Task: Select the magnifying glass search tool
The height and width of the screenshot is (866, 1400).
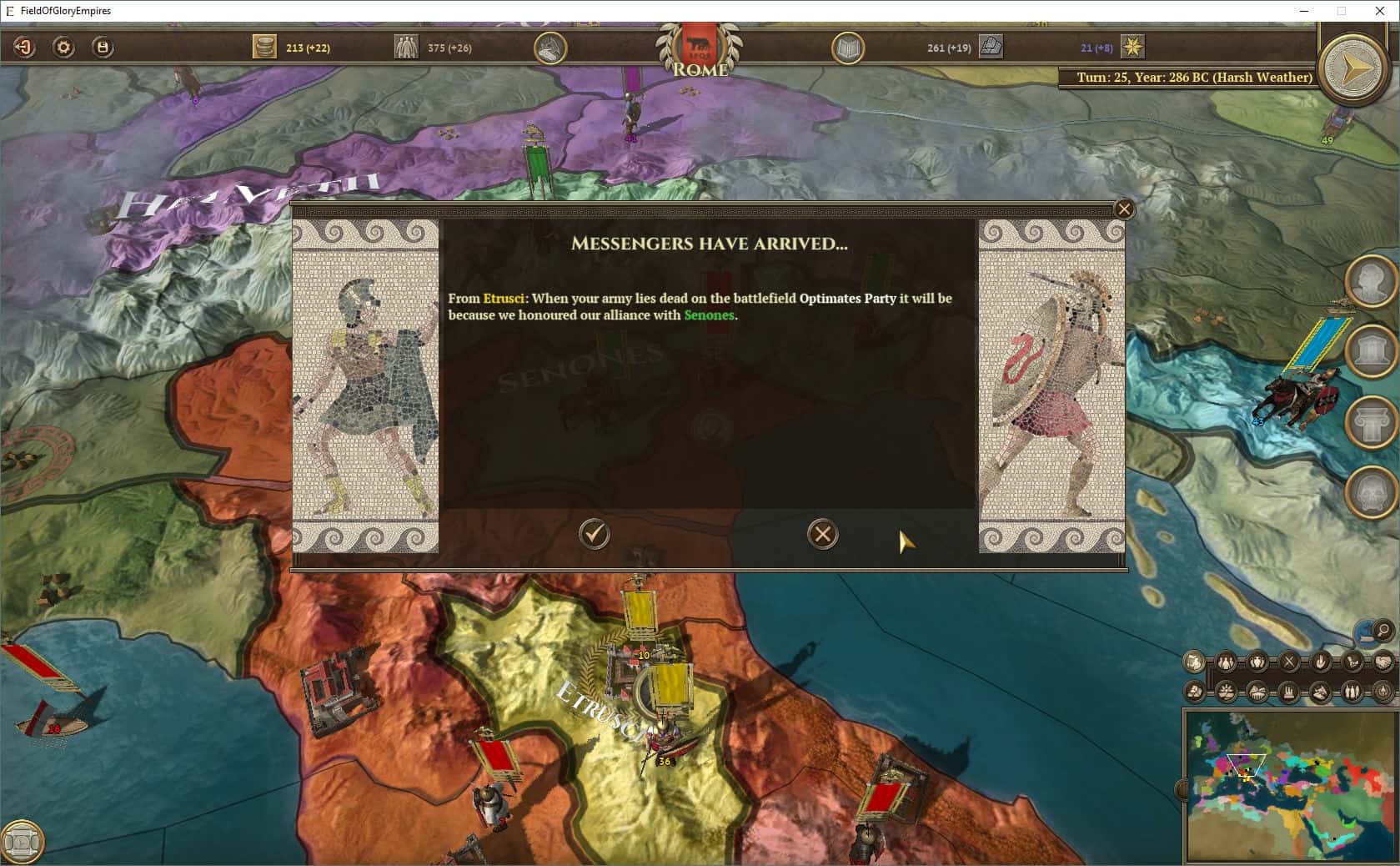Action: (x=1381, y=632)
